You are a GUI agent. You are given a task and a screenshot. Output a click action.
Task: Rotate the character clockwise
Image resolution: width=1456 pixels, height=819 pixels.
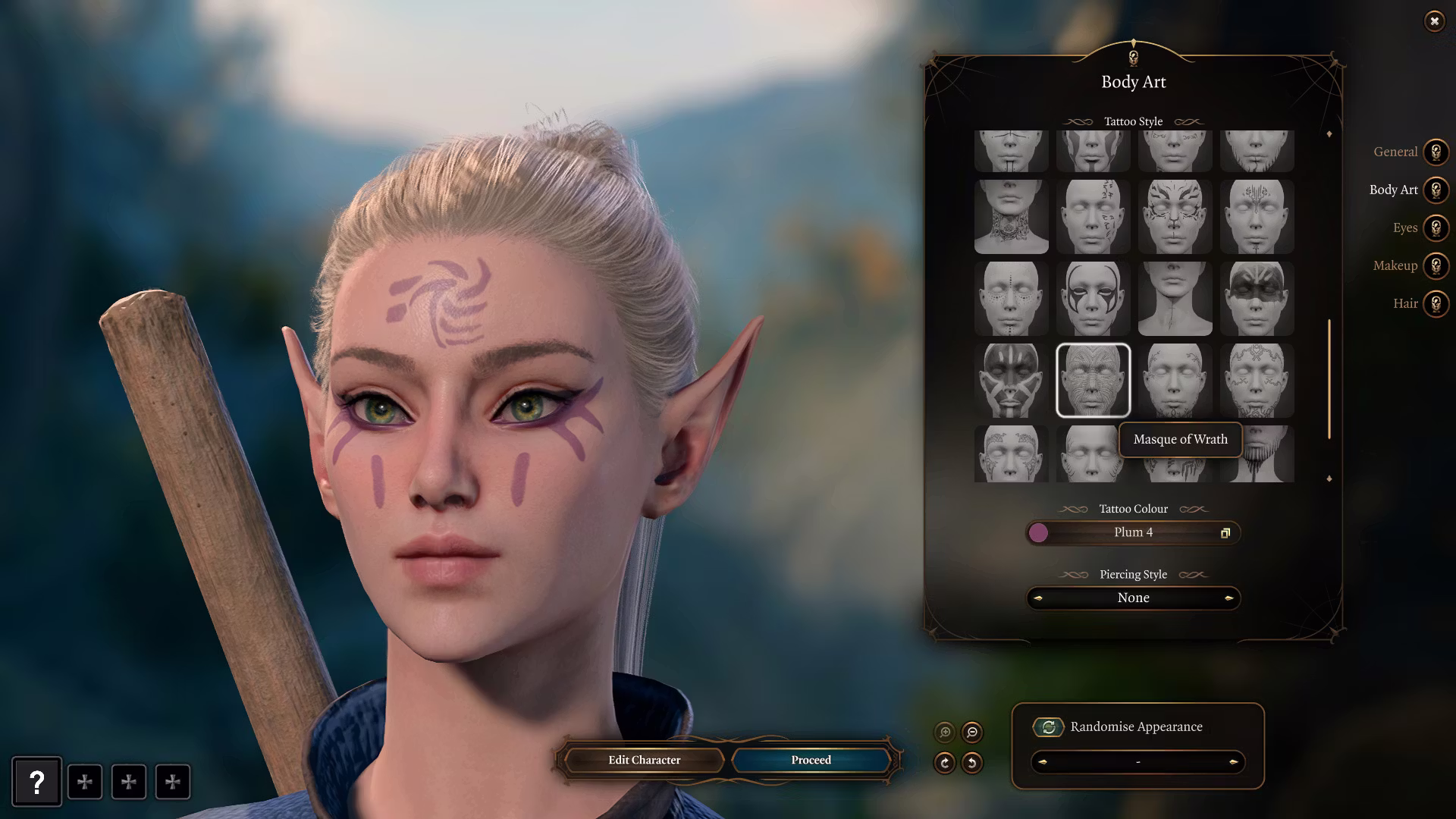pos(945,763)
